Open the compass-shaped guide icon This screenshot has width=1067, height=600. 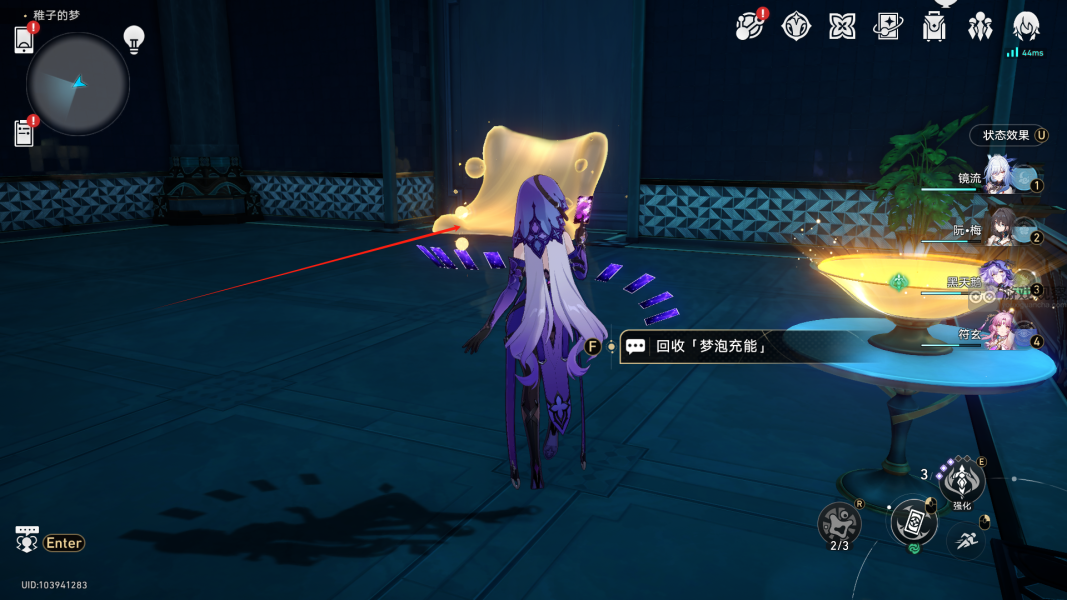coord(796,26)
